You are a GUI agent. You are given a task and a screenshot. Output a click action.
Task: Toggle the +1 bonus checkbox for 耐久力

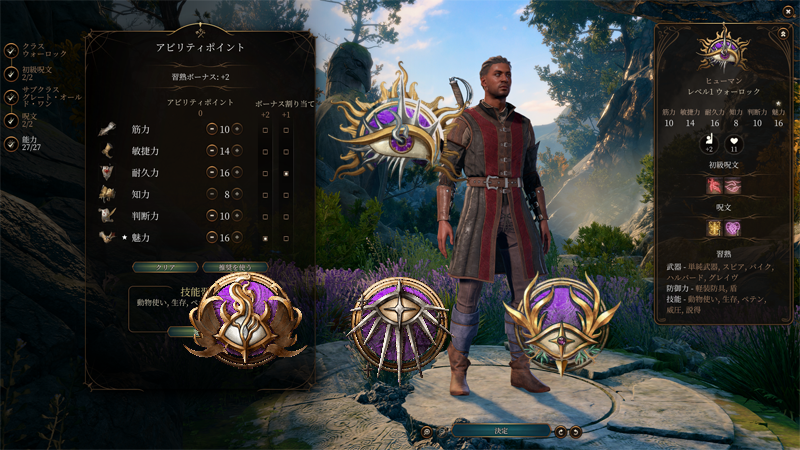pyautogui.click(x=286, y=173)
